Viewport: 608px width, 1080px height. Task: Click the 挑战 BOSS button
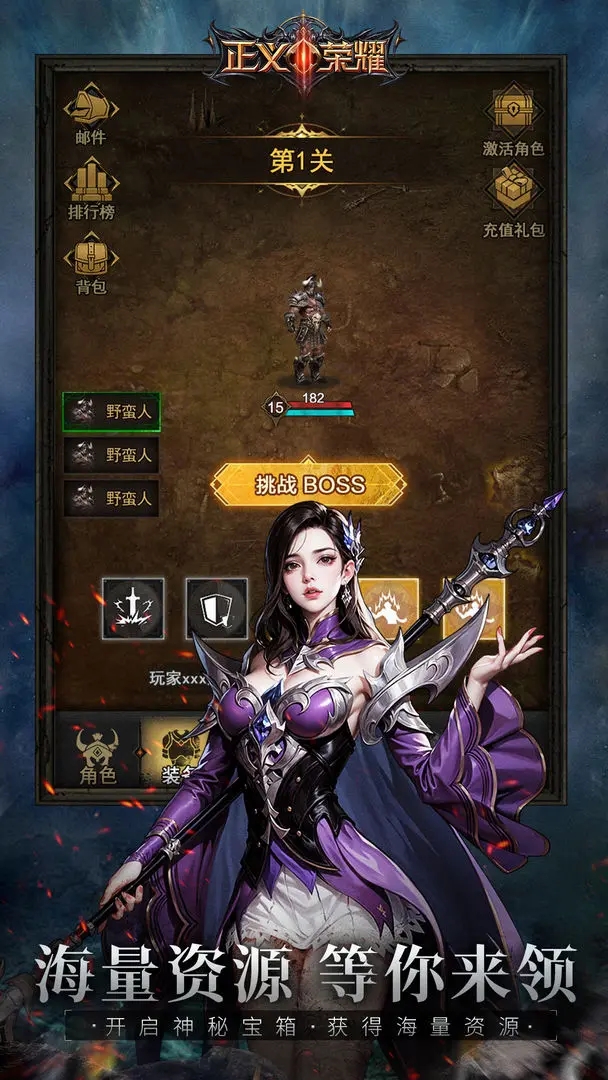308,486
